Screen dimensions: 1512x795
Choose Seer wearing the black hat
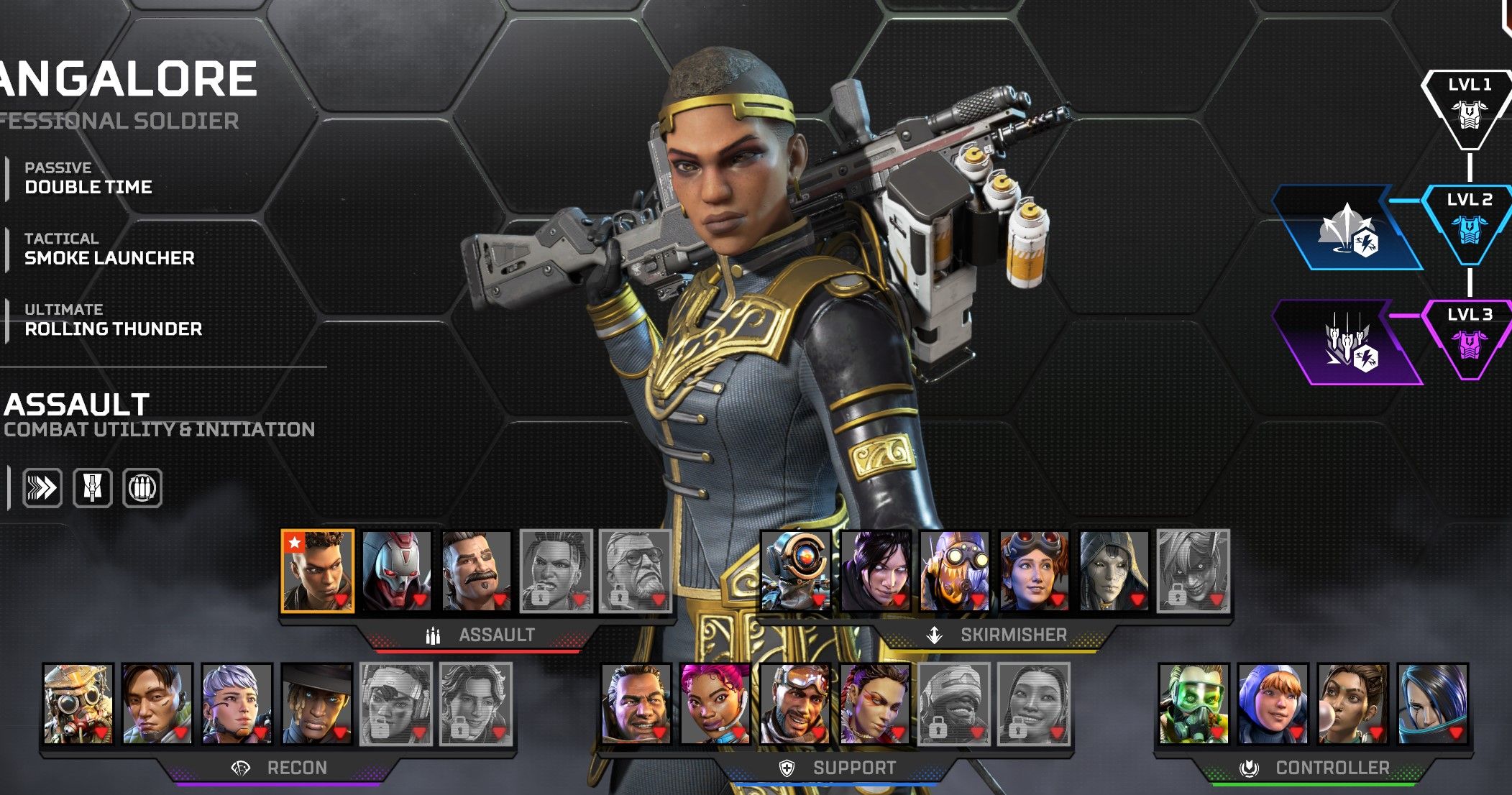[x=316, y=704]
